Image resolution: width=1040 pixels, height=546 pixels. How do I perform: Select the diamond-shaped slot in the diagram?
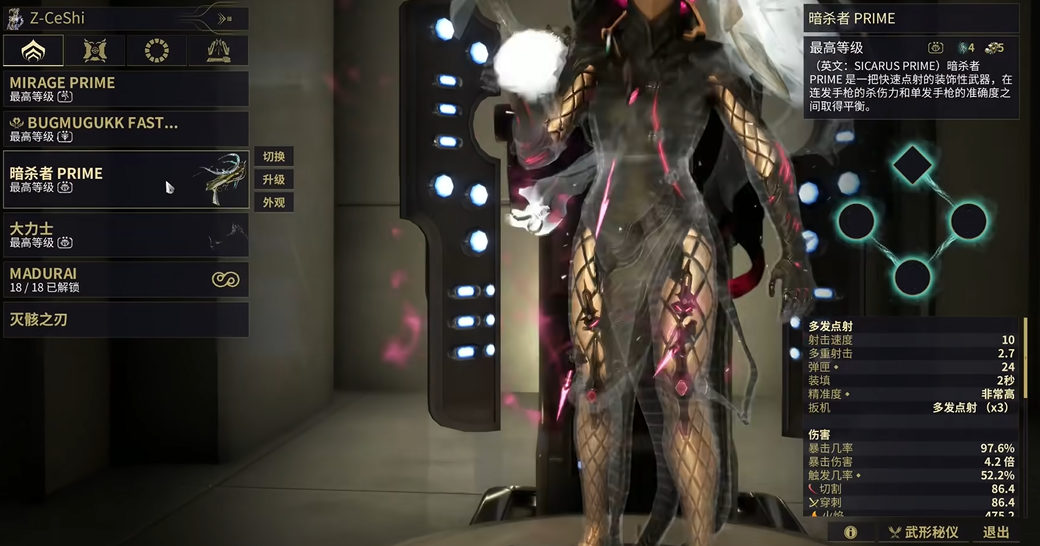coord(911,165)
